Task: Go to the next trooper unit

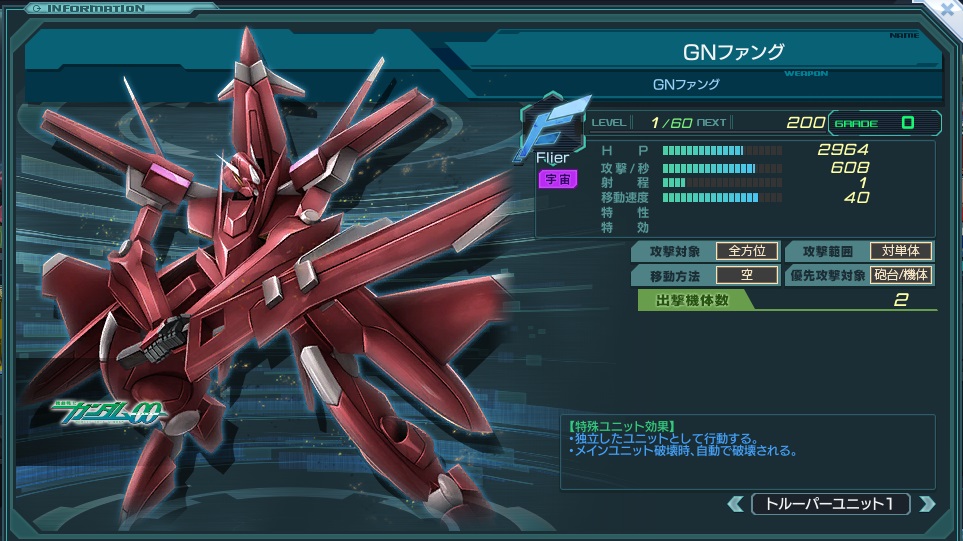Action: point(926,504)
